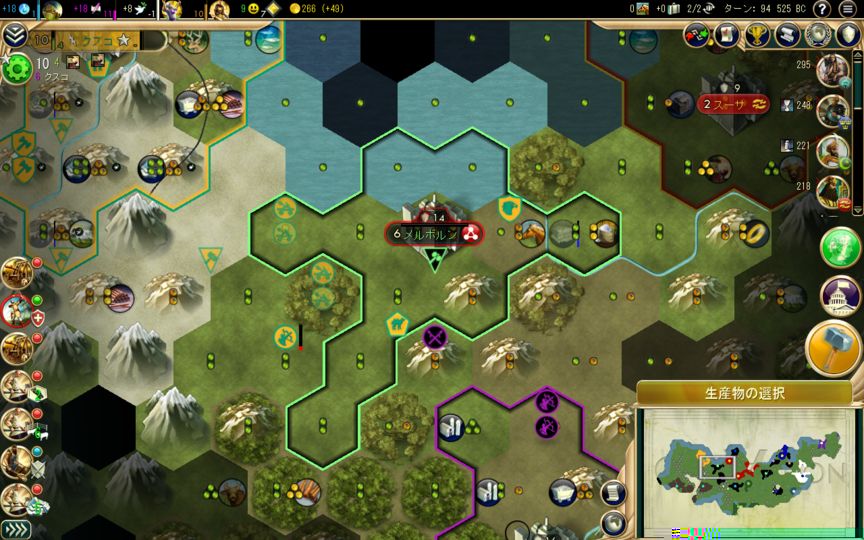The height and width of the screenshot is (540, 864).
Task: Click the green globe notification icon
Action: (840, 246)
